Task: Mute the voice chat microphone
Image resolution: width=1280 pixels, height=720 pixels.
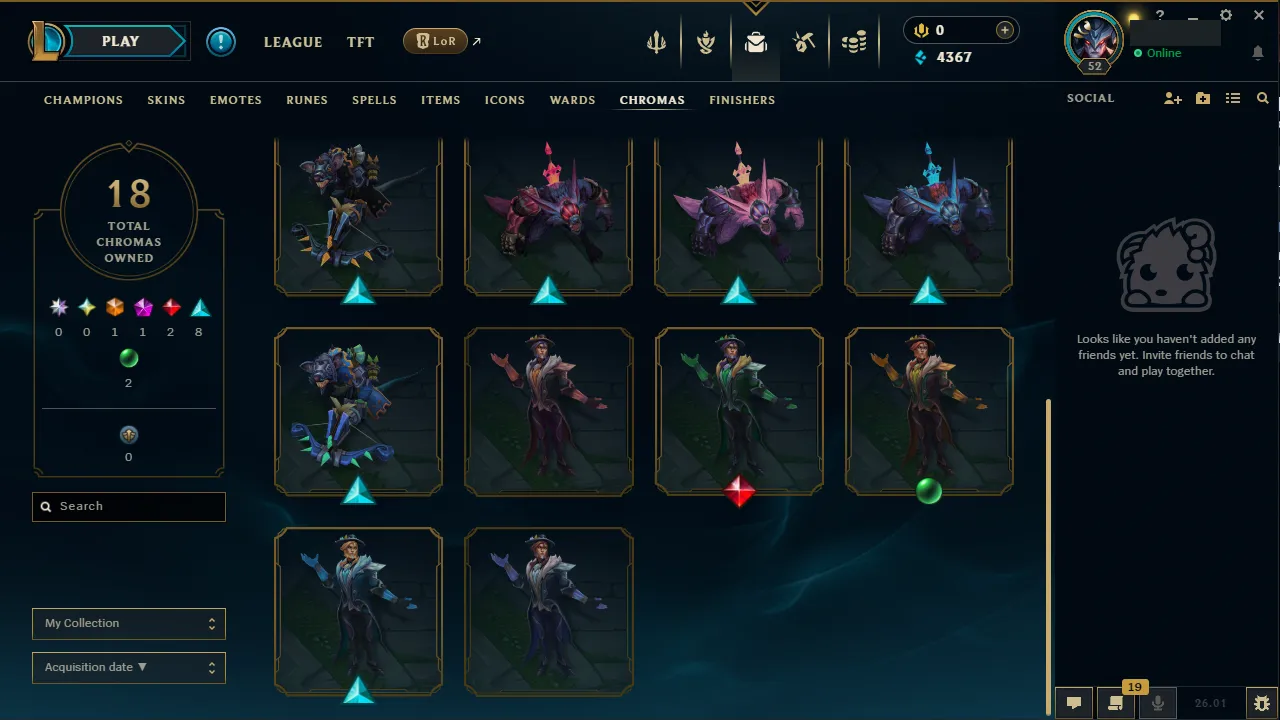Action: click(1157, 702)
